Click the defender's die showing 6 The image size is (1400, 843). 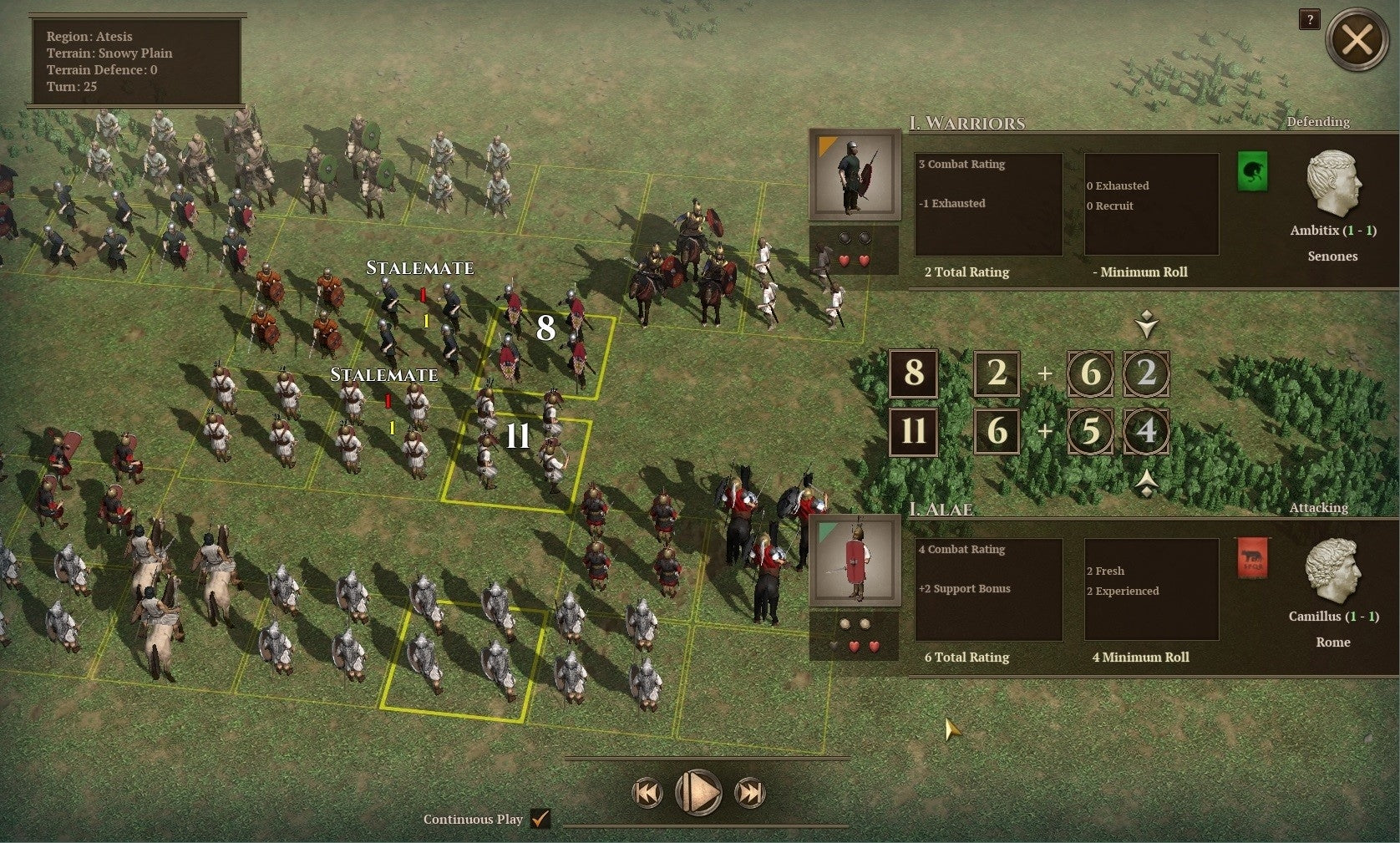click(1090, 374)
